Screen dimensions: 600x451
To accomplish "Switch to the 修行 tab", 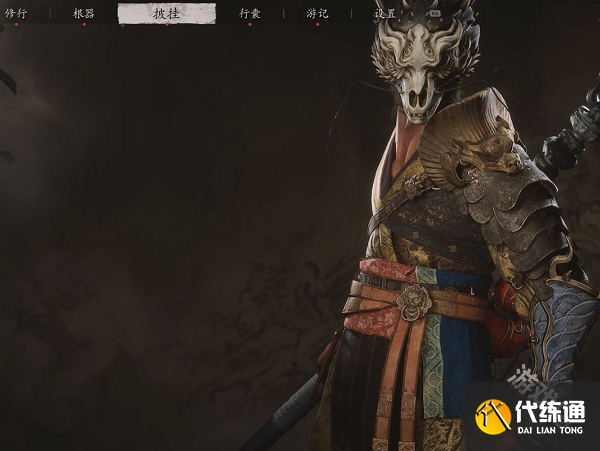I will pos(16,14).
